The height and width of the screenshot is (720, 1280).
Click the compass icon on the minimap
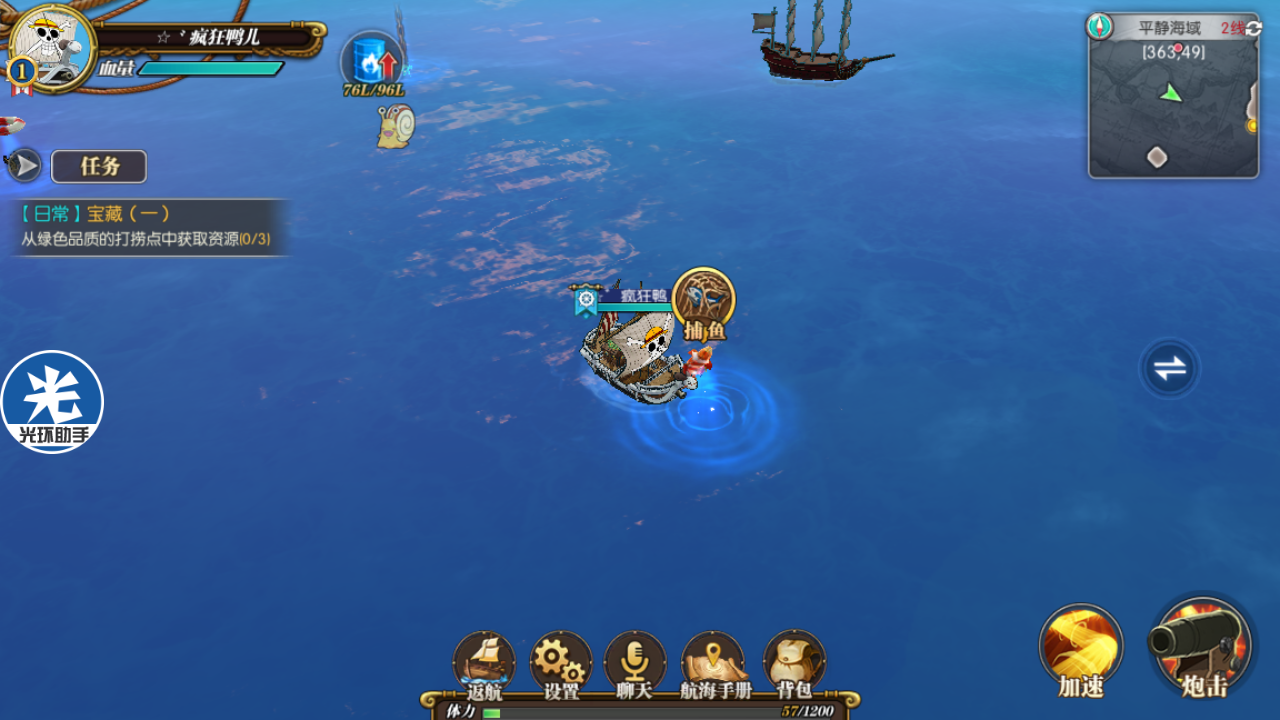[x=1100, y=26]
